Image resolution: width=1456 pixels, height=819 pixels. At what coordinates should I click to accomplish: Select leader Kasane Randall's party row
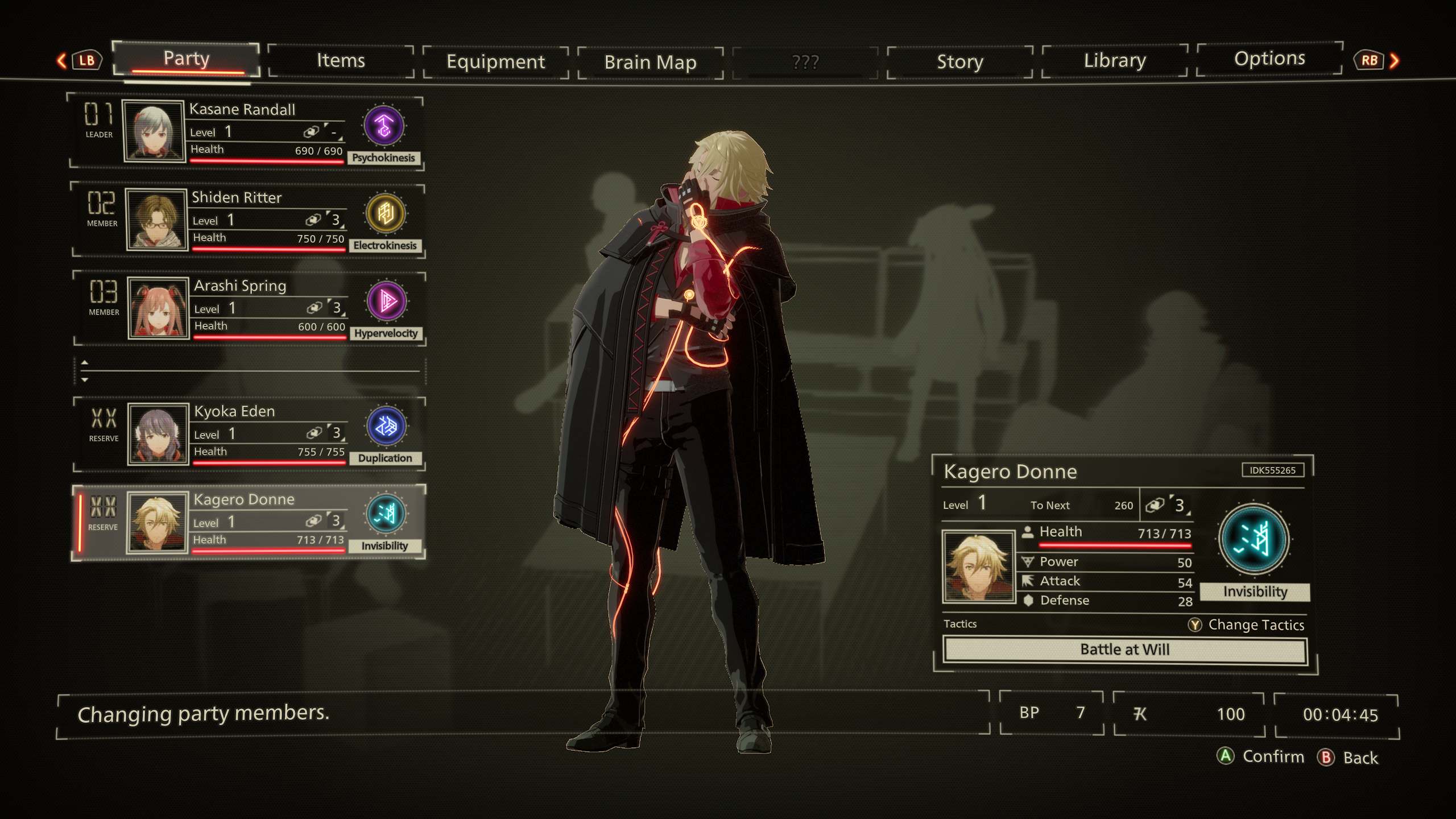coord(245,133)
